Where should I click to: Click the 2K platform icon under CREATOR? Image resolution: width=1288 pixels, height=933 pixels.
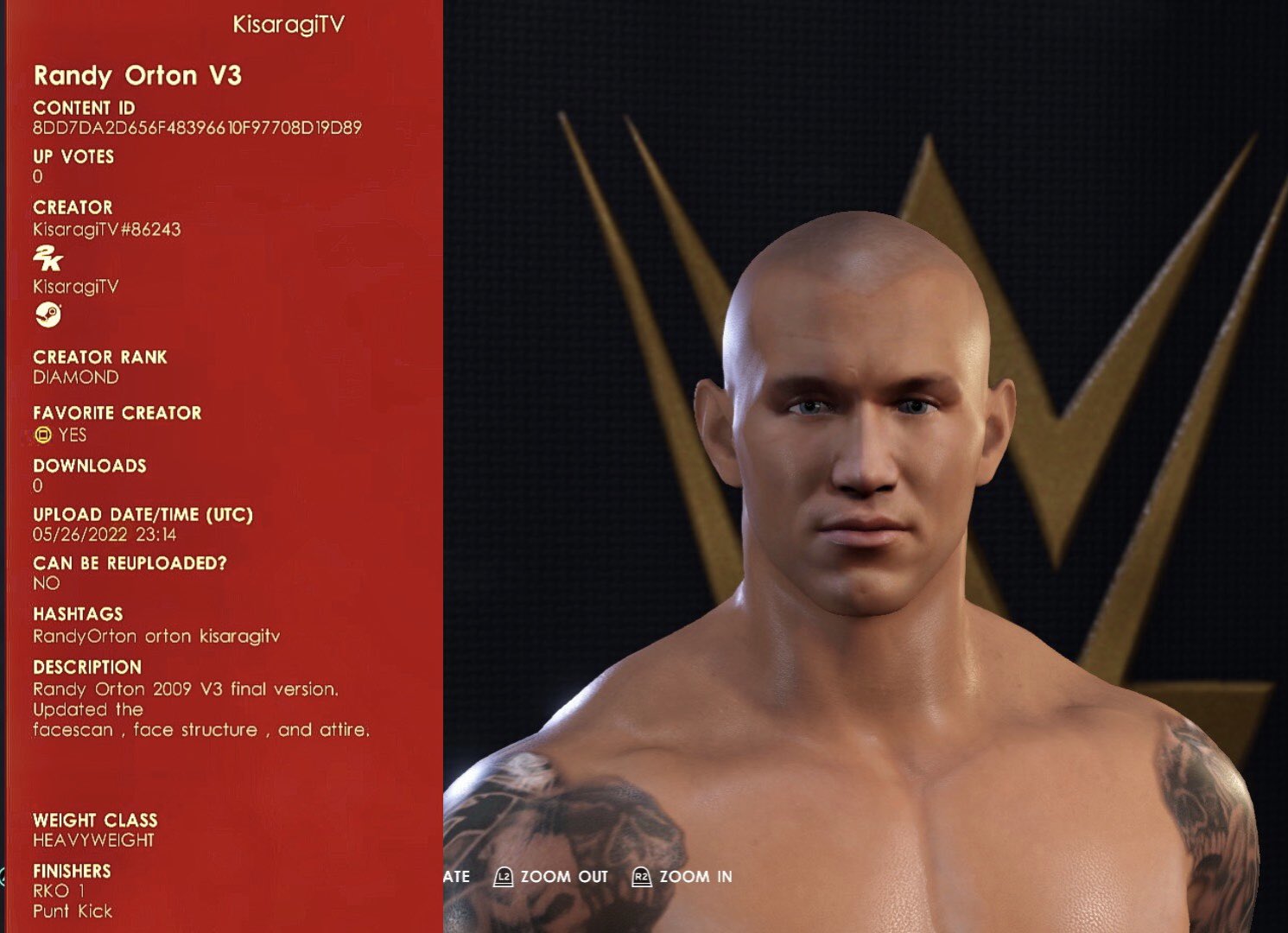49,259
